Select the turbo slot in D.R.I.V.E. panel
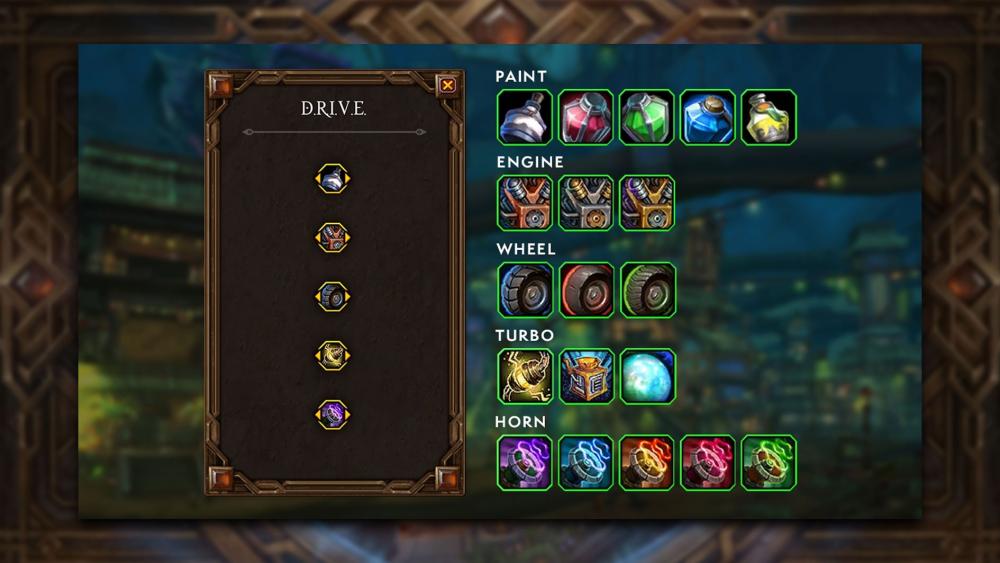Viewport: 1000px width, 563px height. (x=333, y=355)
